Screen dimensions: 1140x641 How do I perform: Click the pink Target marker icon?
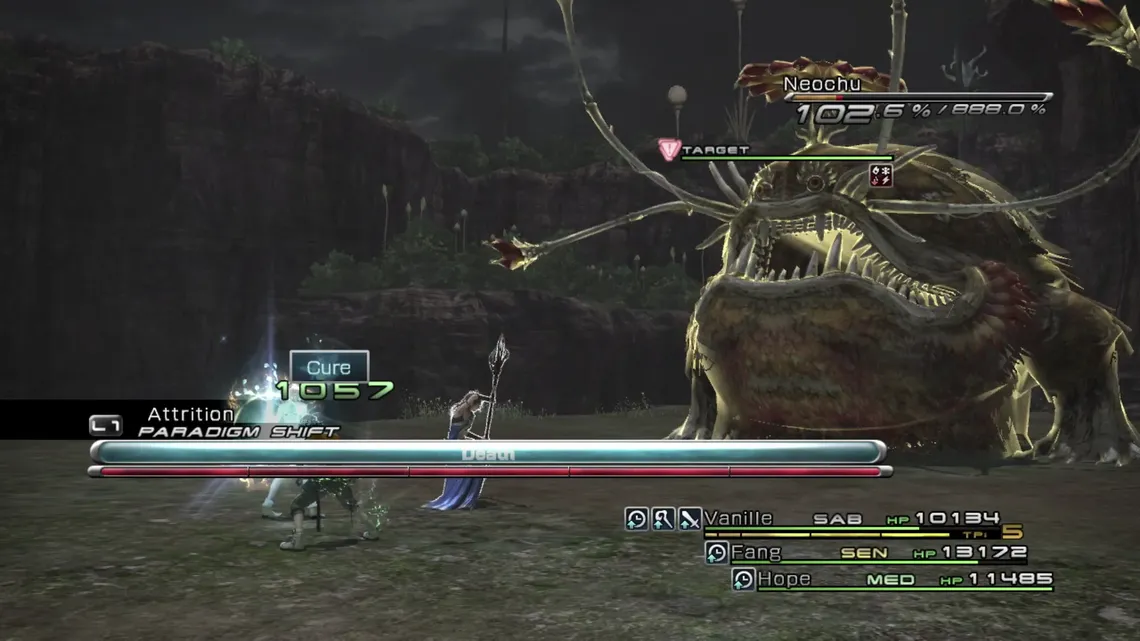(x=669, y=150)
